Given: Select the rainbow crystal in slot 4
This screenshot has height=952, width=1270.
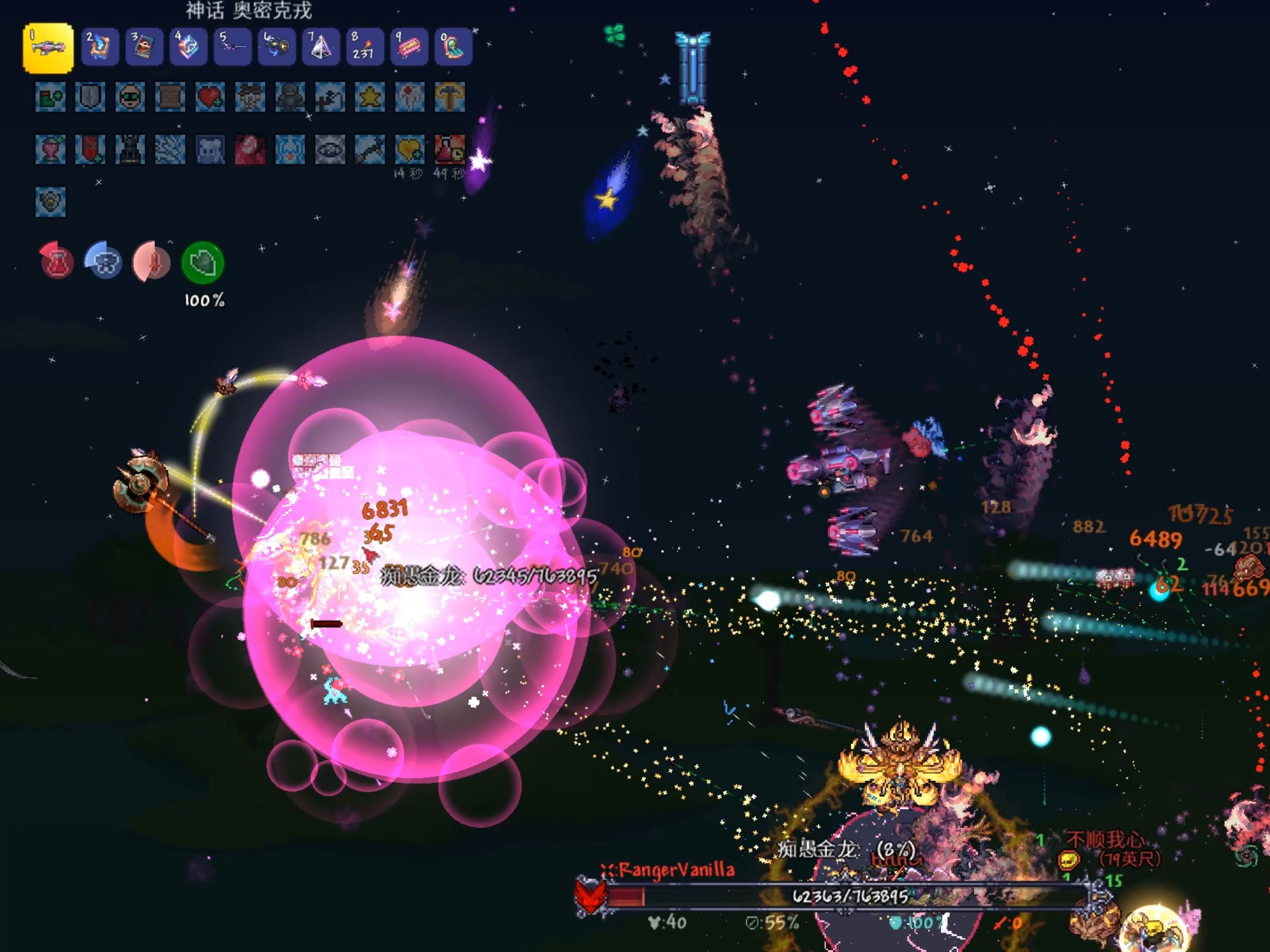Looking at the screenshot, I should tap(188, 46).
